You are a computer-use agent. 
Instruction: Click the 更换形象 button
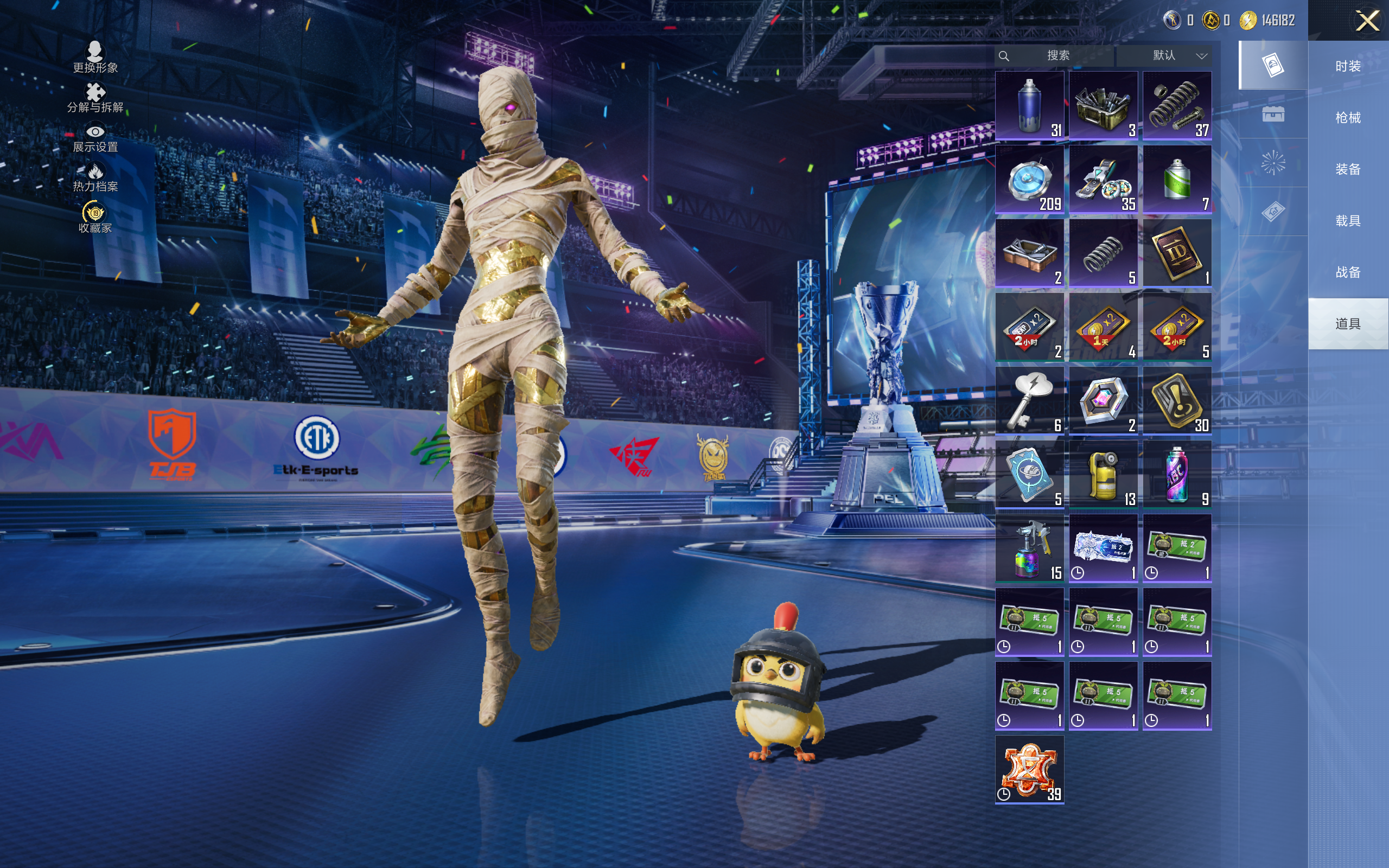[x=95, y=58]
